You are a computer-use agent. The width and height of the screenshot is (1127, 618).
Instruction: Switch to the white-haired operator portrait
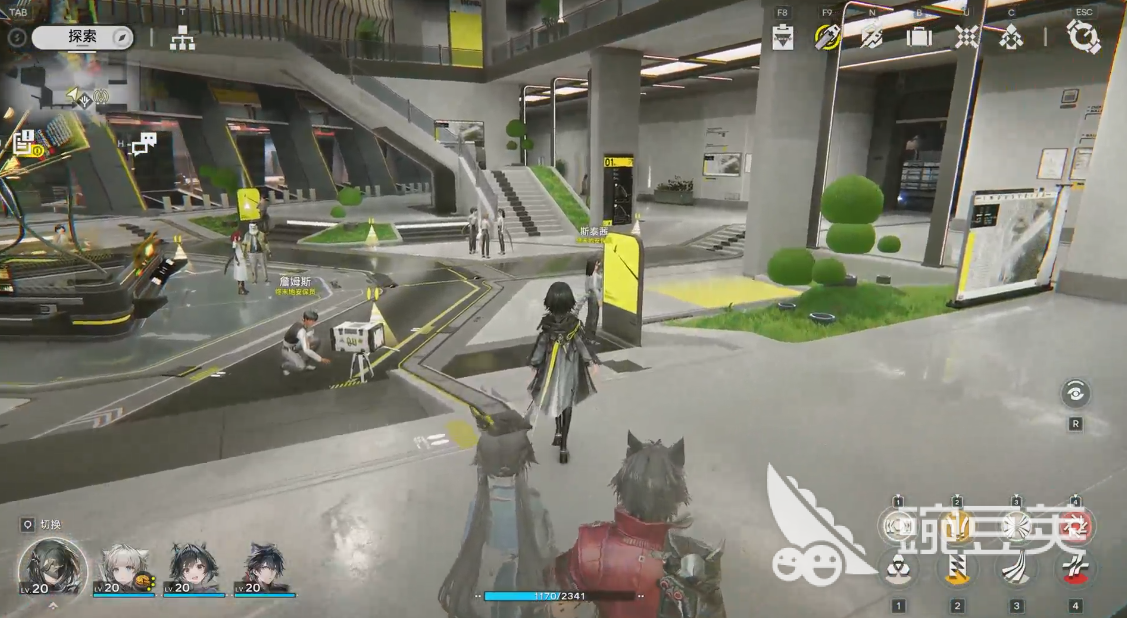[x=125, y=568]
